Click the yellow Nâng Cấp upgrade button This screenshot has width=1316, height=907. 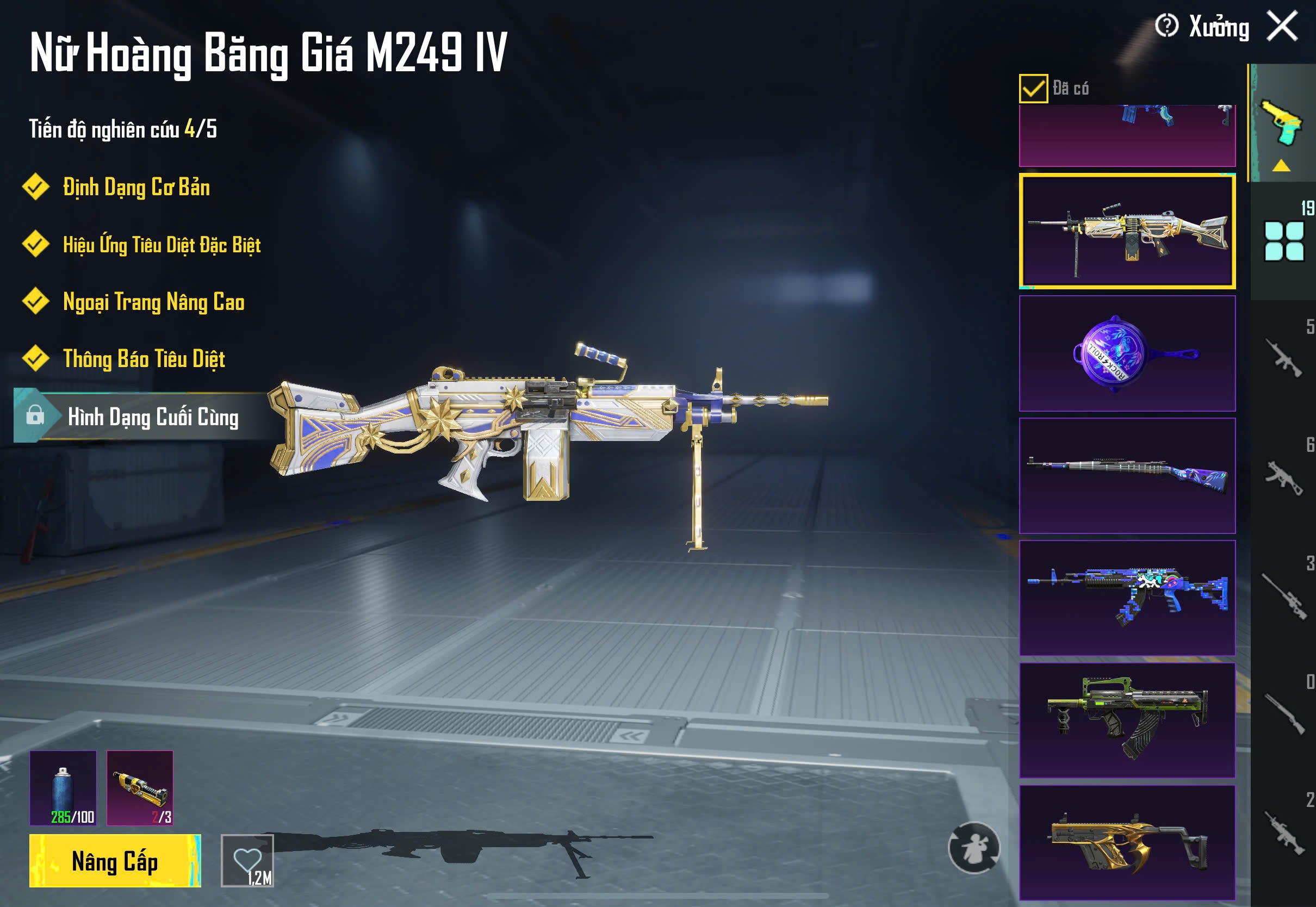coord(115,860)
